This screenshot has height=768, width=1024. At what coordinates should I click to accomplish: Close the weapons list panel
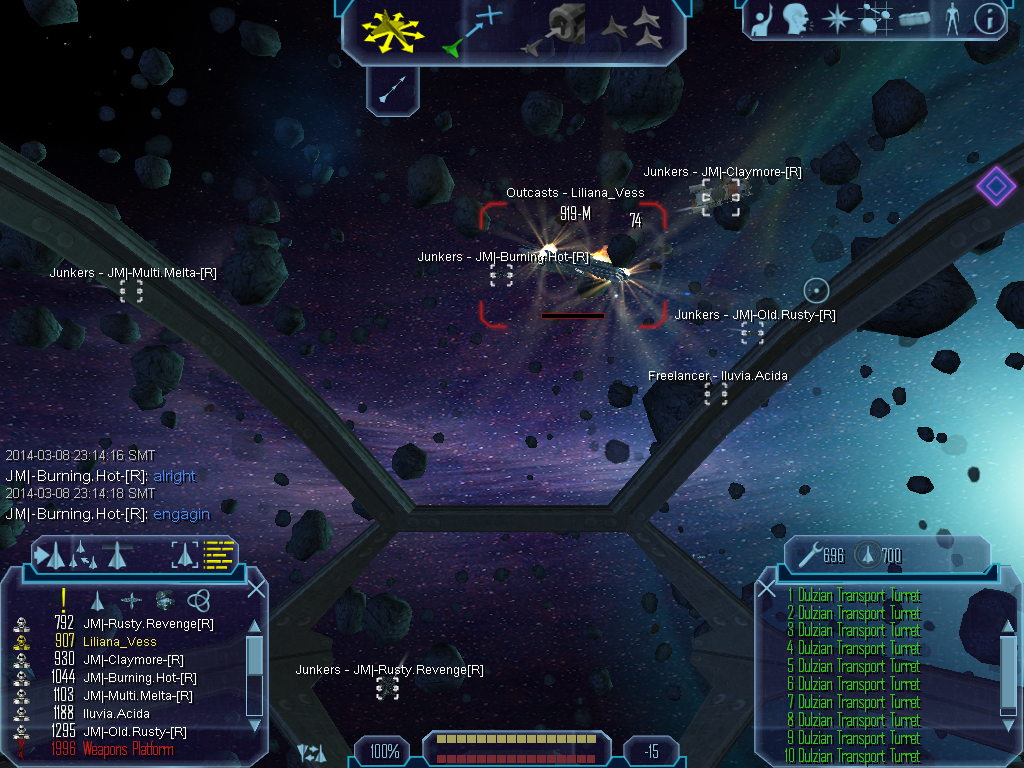click(767, 589)
